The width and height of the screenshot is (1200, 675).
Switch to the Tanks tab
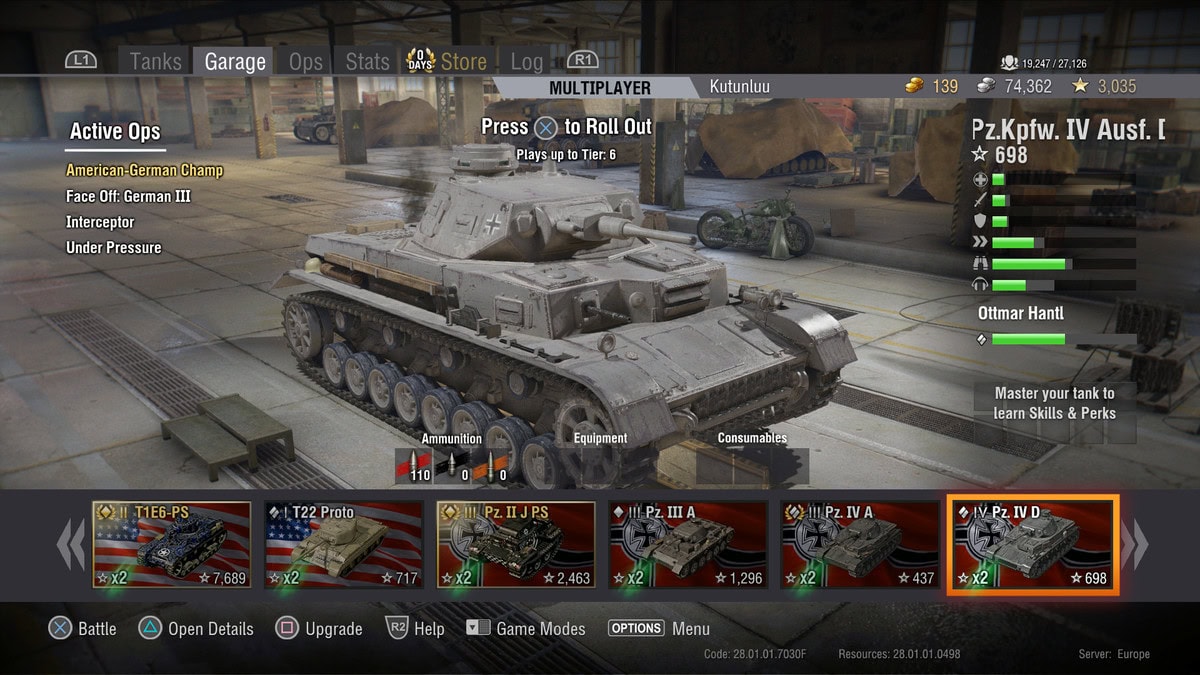pyautogui.click(x=155, y=62)
